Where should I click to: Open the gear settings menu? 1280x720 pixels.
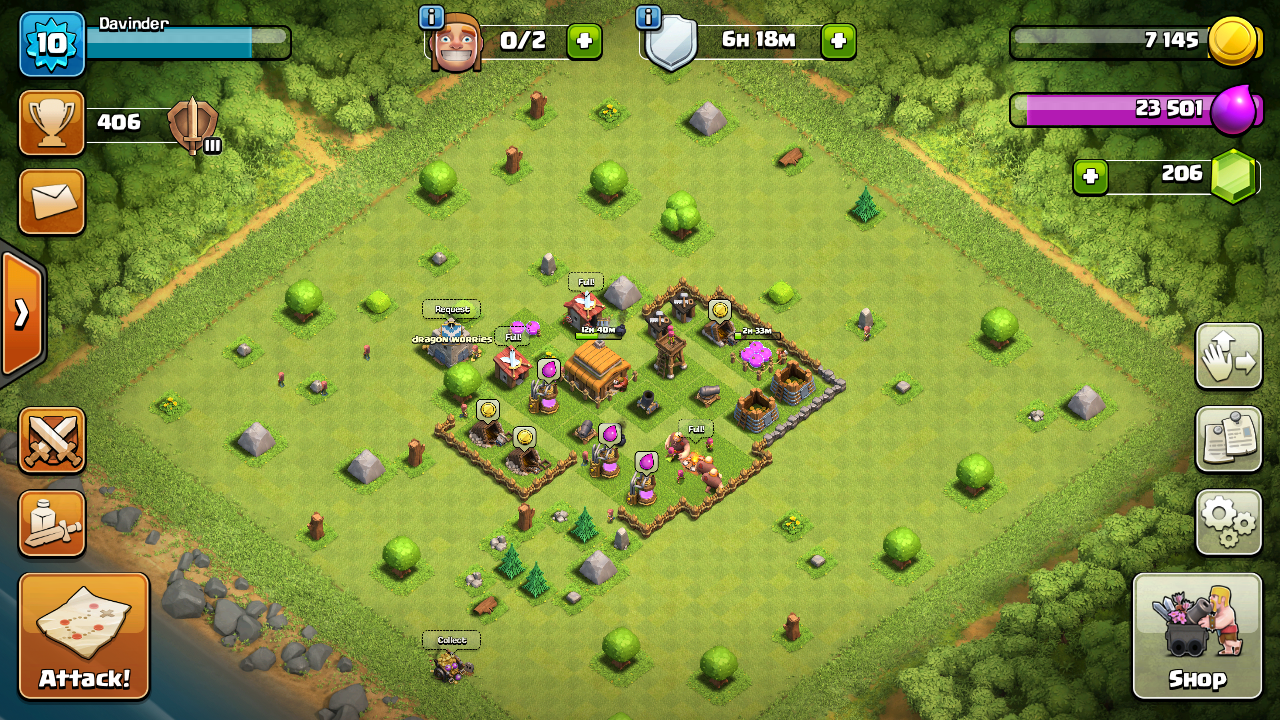(x=1228, y=521)
